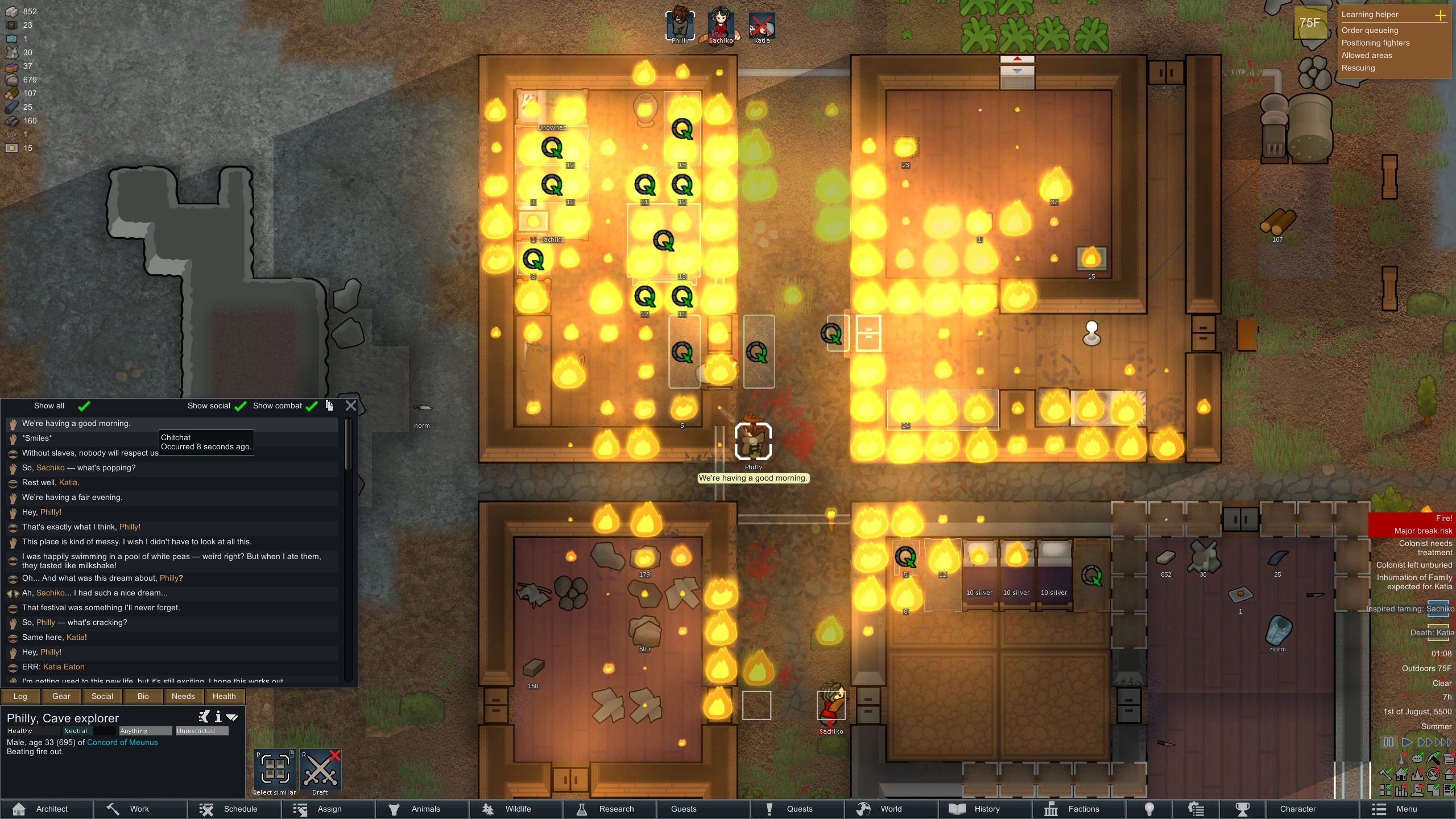Select Katia's colonist portrait
Viewport: 1456px width, 819px height.
762,26
